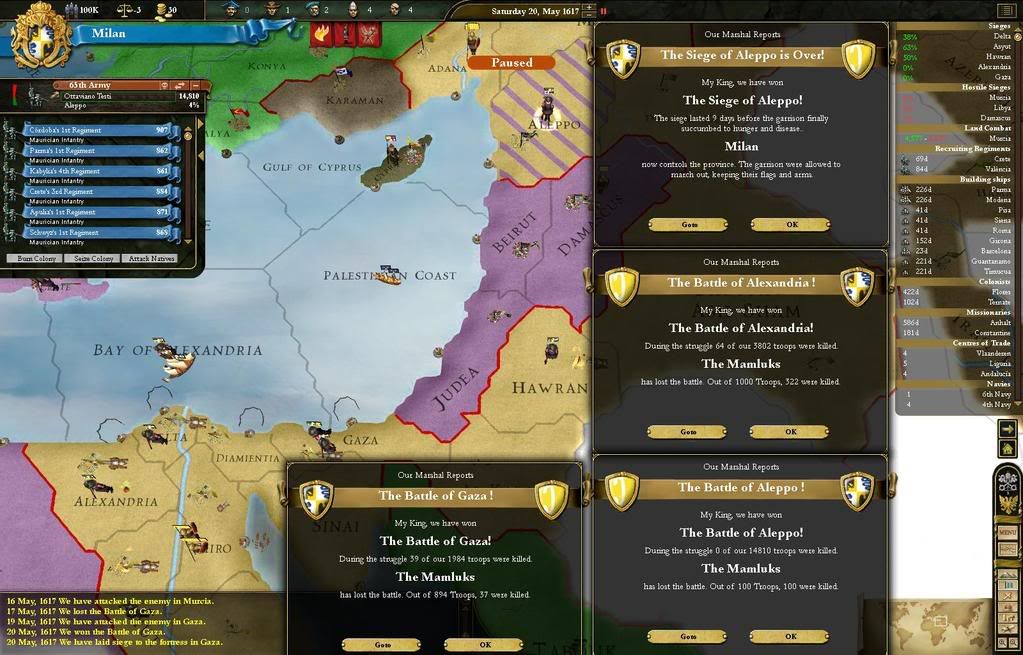Select Schwyz's 1st Regiment row
Screen dimensions: 1023x655
pos(88,232)
